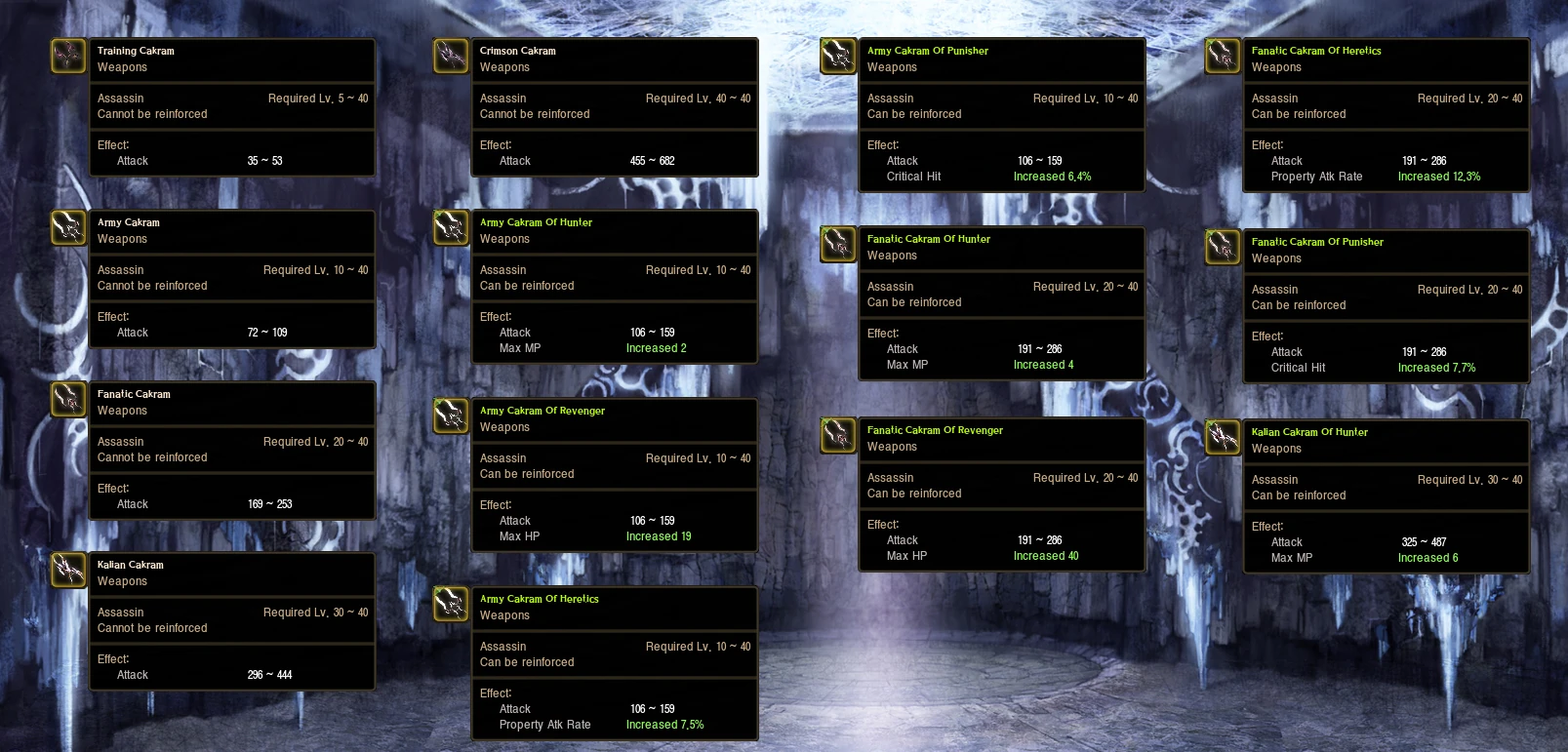Click the Increased 7.5% Property Atk Rate value
The height and width of the screenshot is (752, 1568).
pos(665,725)
